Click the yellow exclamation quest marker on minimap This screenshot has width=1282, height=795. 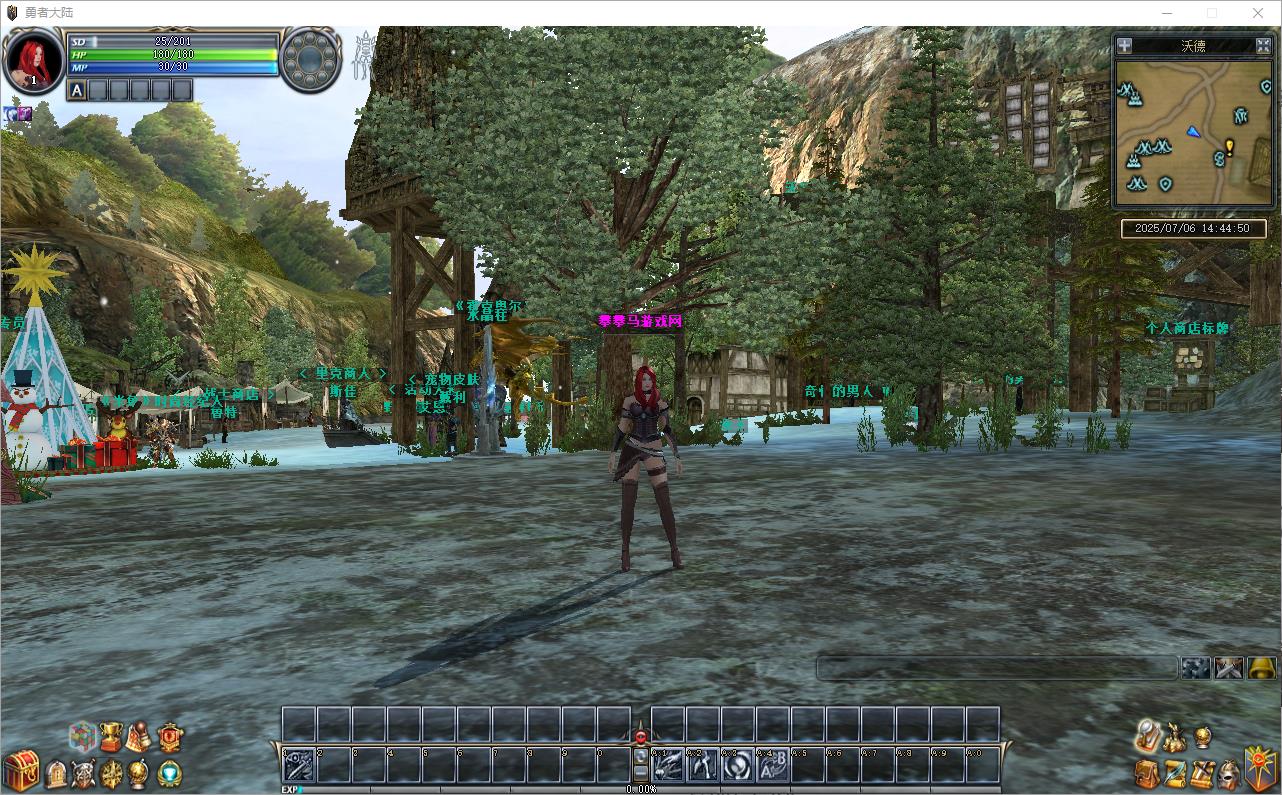pyautogui.click(x=1229, y=146)
